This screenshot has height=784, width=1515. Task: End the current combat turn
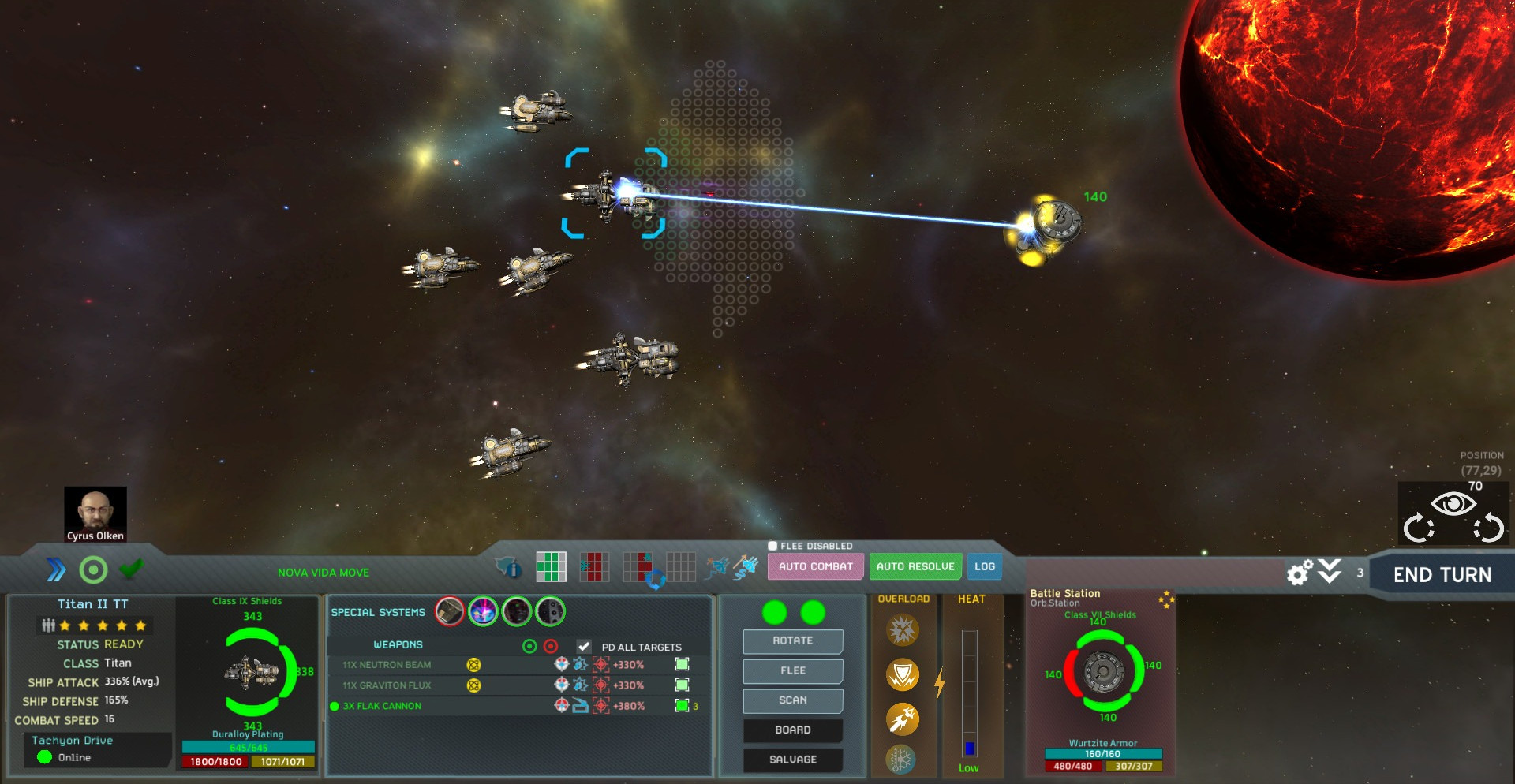coord(1442,575)
